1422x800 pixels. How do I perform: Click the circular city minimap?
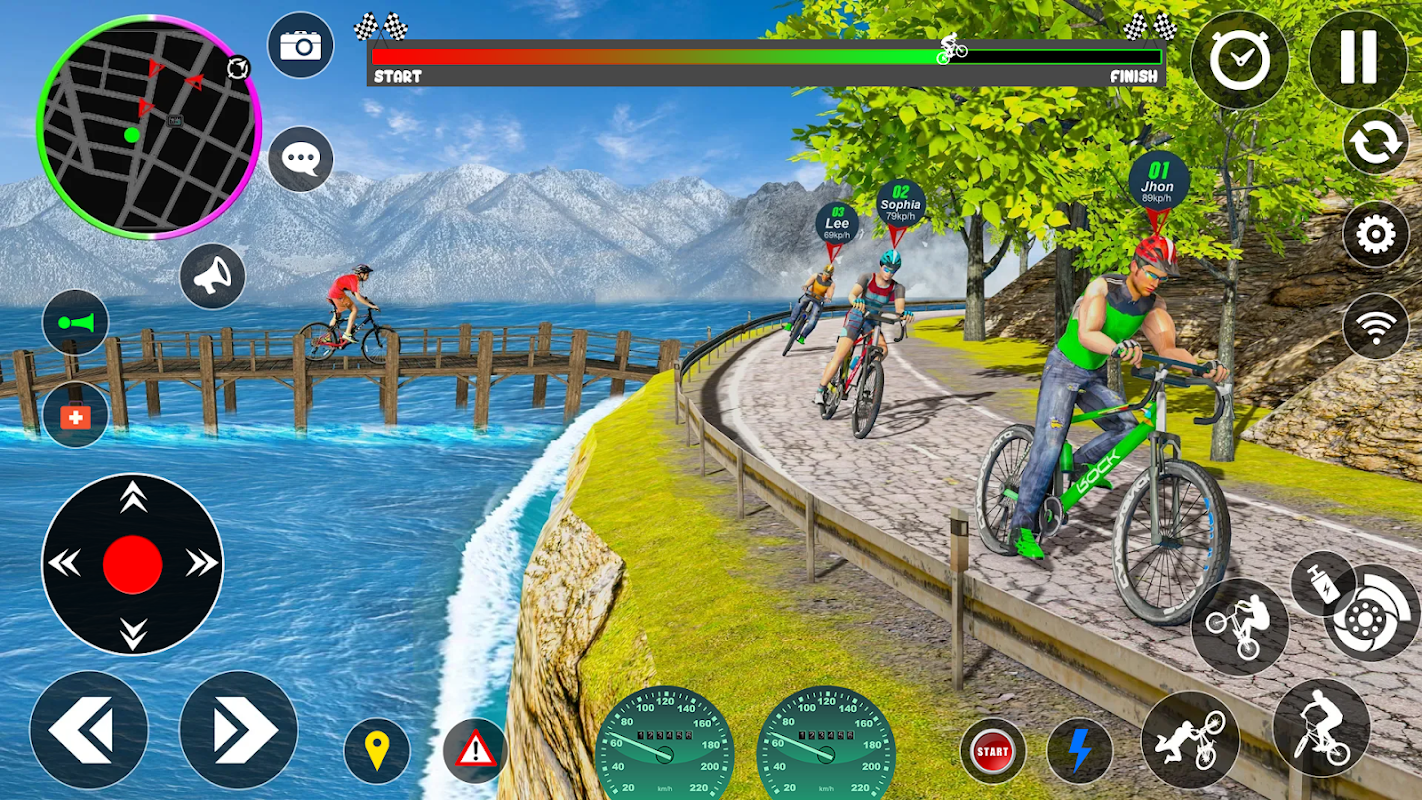(x=148, y=127)
